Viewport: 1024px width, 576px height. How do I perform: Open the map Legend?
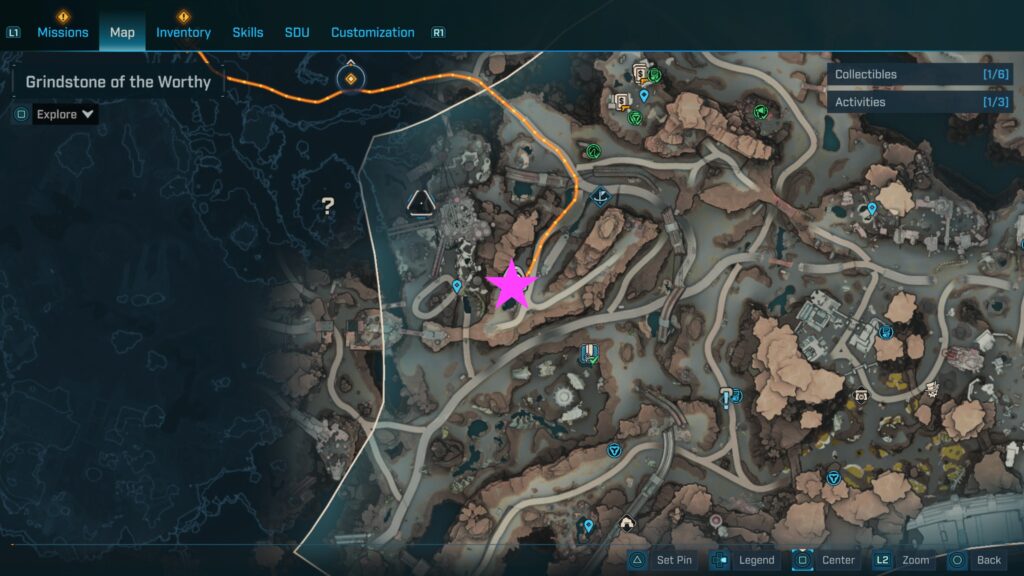(x=744, y=560)
